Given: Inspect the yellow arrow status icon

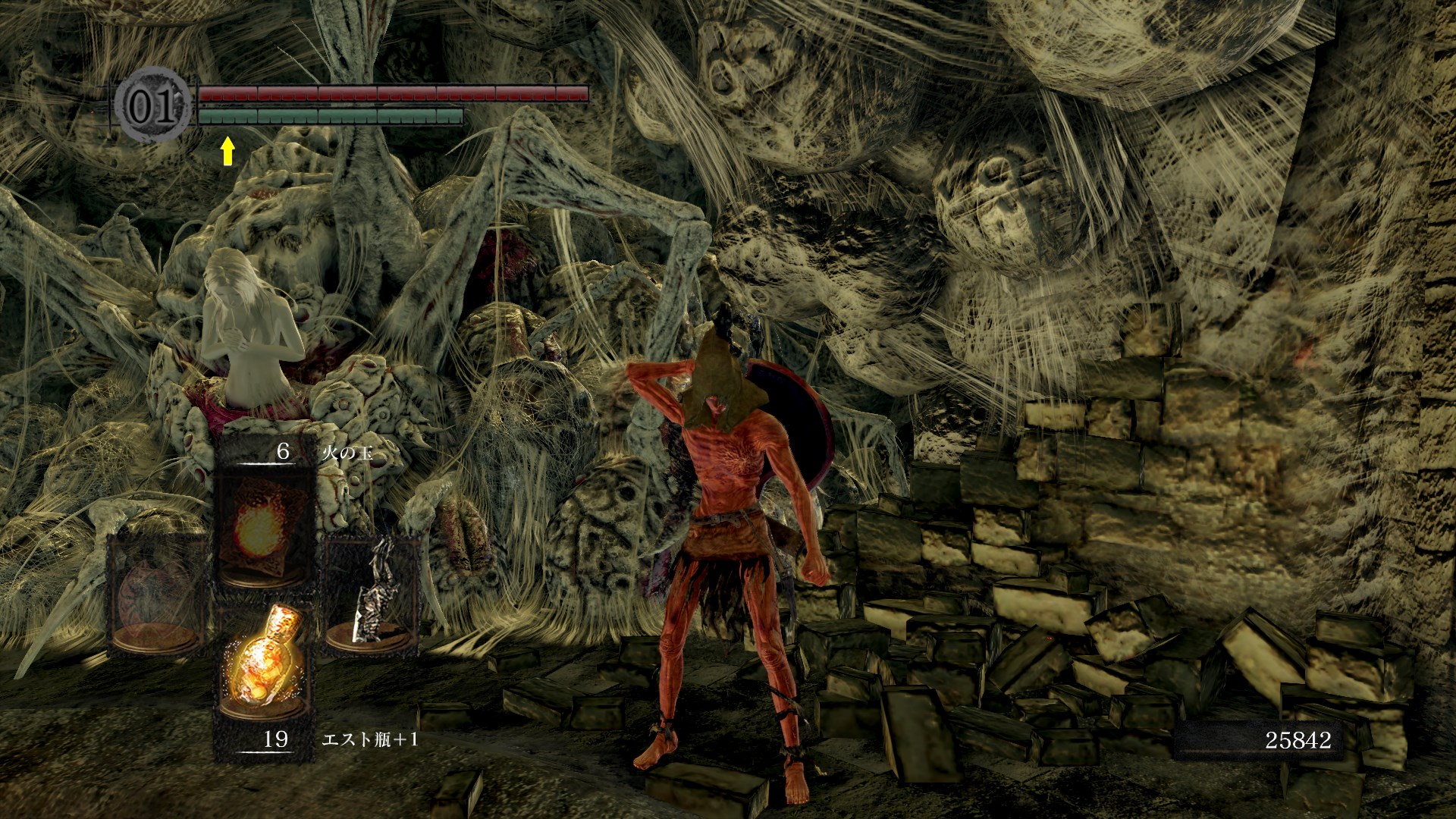Looking at the screenshot, I should coord(227,152).
